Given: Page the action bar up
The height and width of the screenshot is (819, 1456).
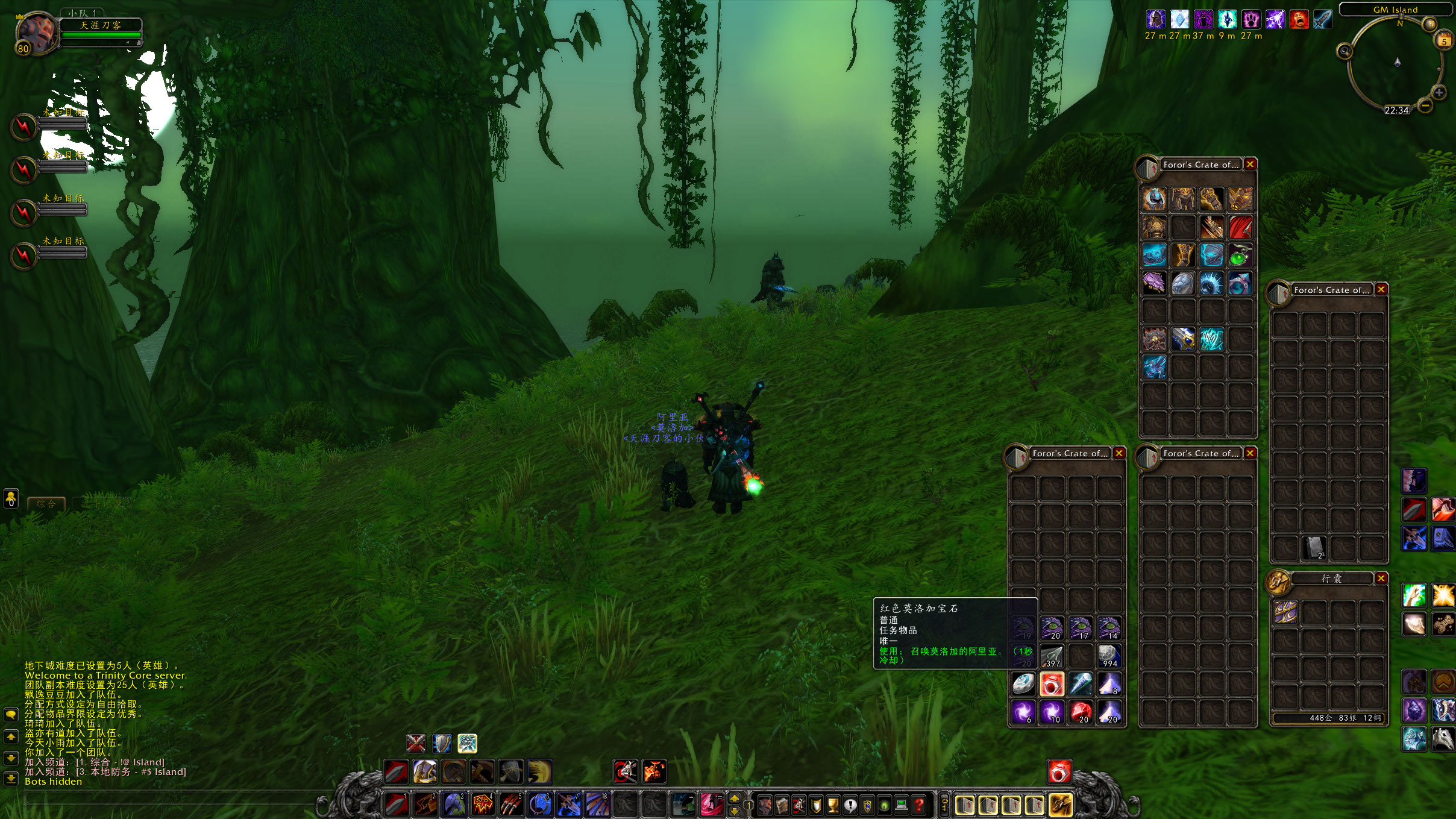Looking at the screenshot, I should pyautogui.click(x=735, y=799).
